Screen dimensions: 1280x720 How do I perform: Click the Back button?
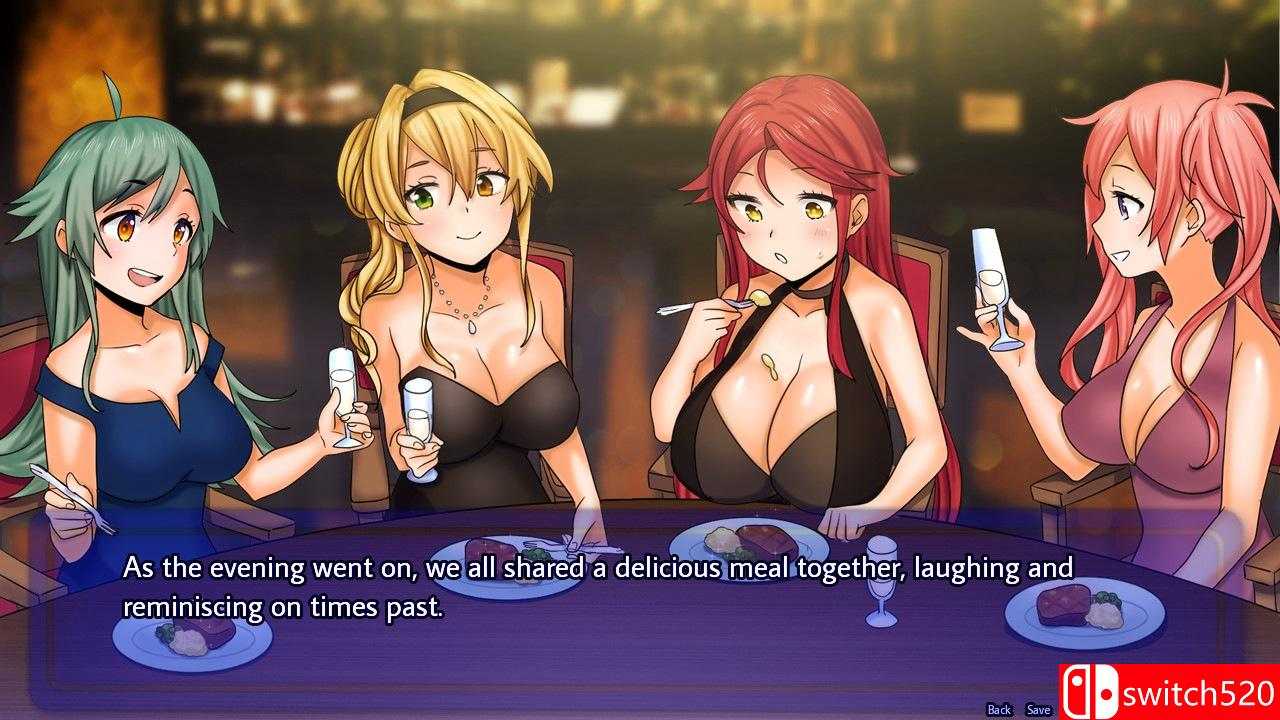point(998,709)
